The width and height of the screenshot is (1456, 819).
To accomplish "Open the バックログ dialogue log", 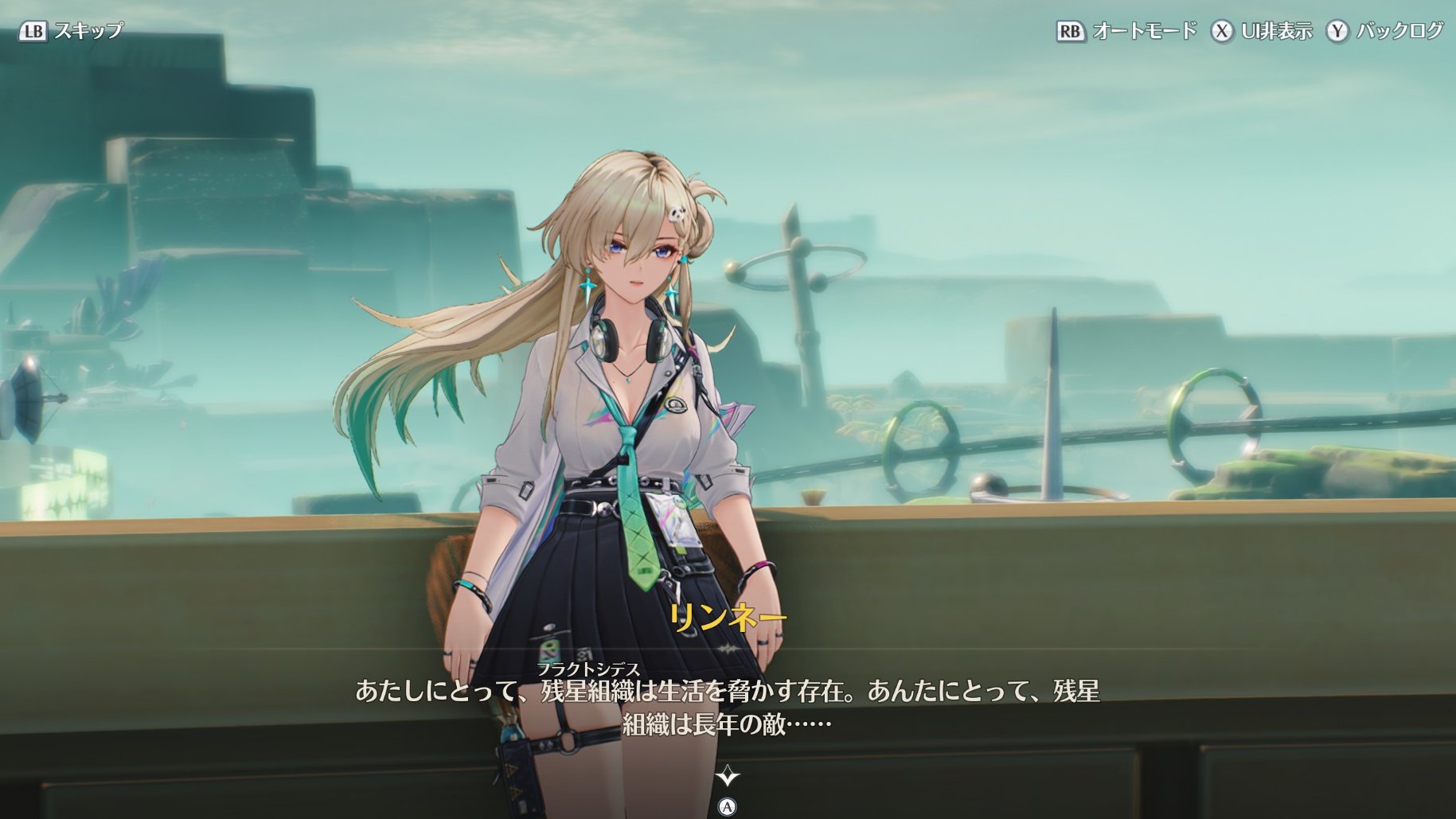I will 1384,31.
